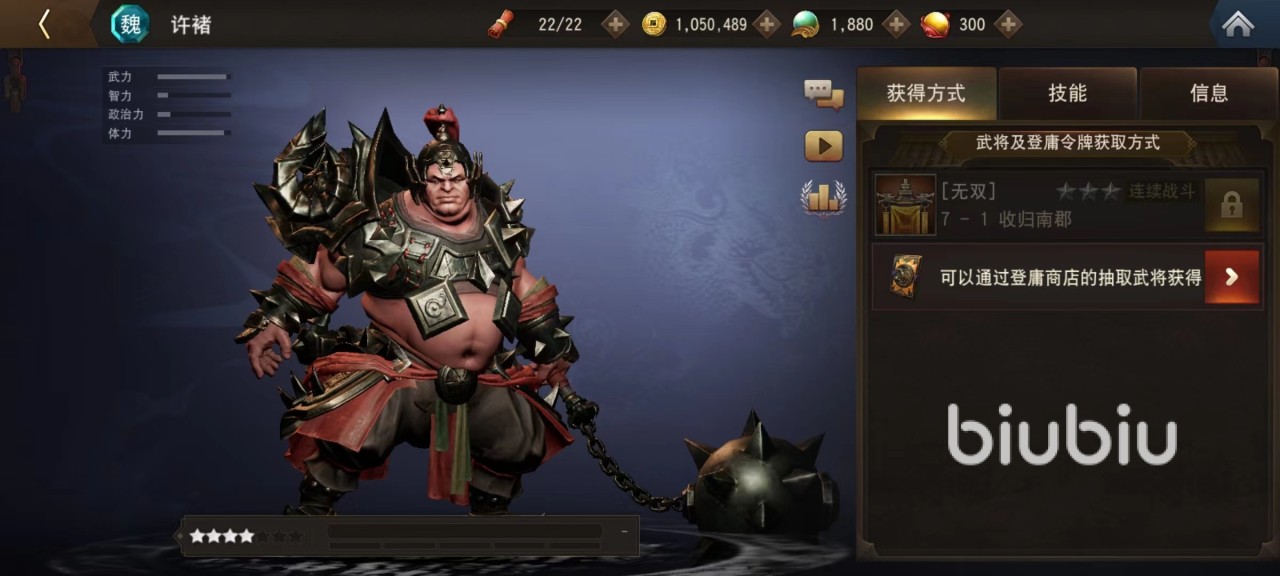
Task: Click the locked stage padlock button
Action: coord(1231,205)
